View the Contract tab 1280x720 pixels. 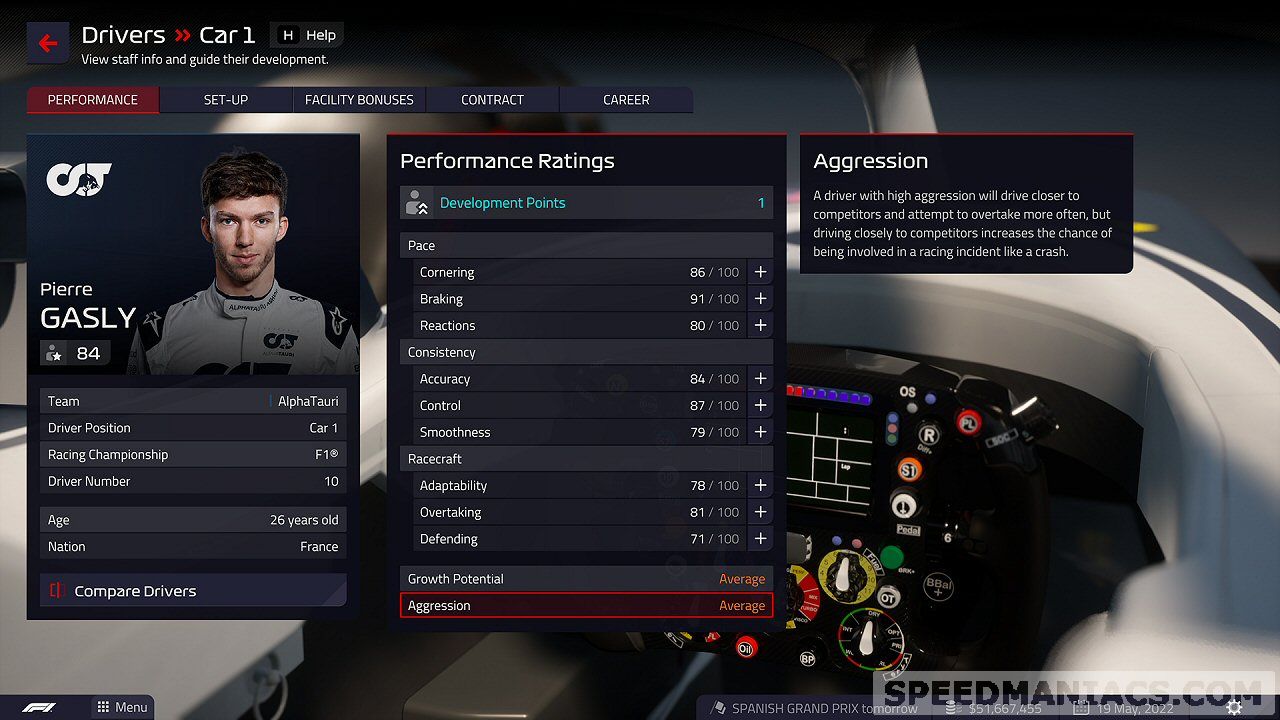(492, 100)
